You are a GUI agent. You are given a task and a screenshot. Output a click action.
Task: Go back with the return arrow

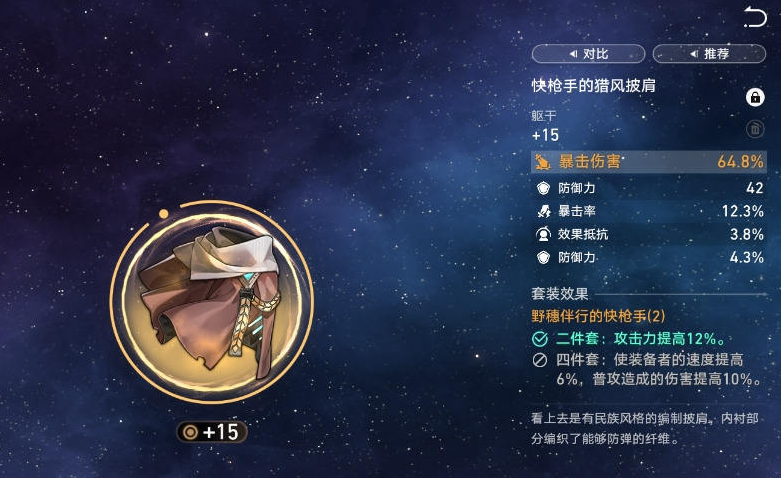755,17
